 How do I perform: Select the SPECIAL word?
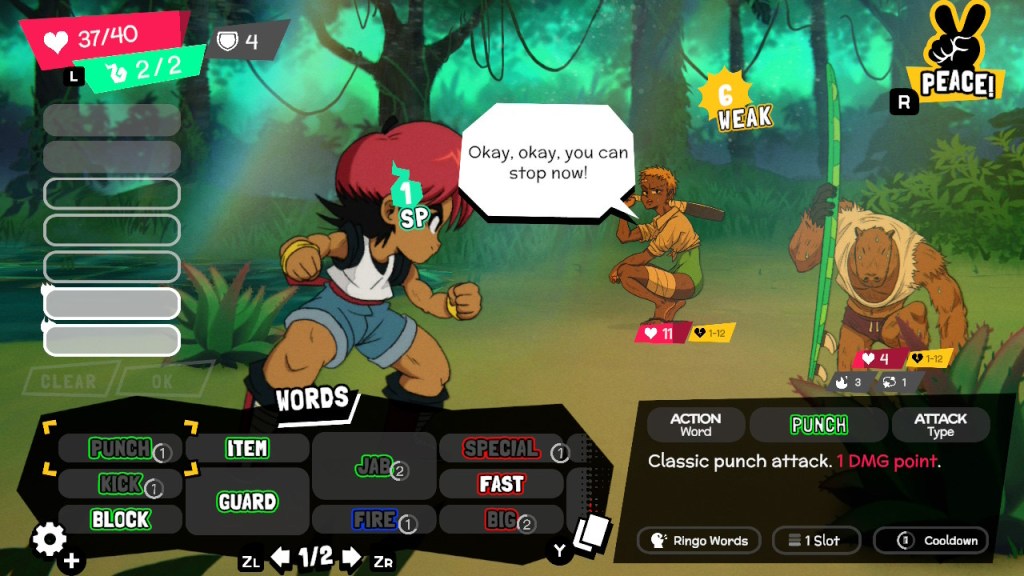(x=501, y=449)
